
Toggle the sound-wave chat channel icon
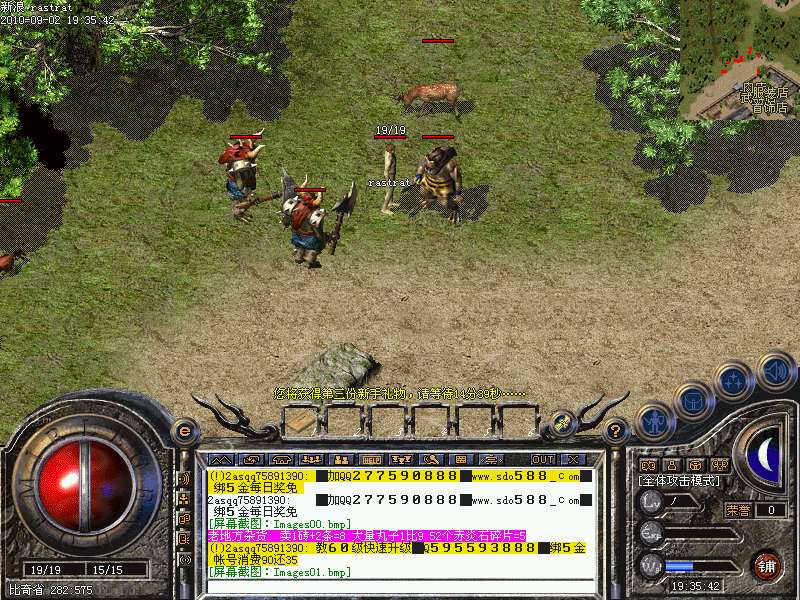[184, 478]
